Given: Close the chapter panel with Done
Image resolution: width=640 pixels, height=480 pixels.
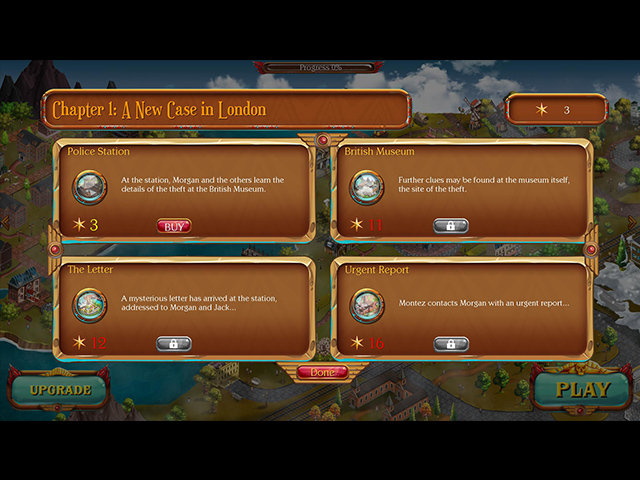Looking at the screenshot, I should pos(322,372).
